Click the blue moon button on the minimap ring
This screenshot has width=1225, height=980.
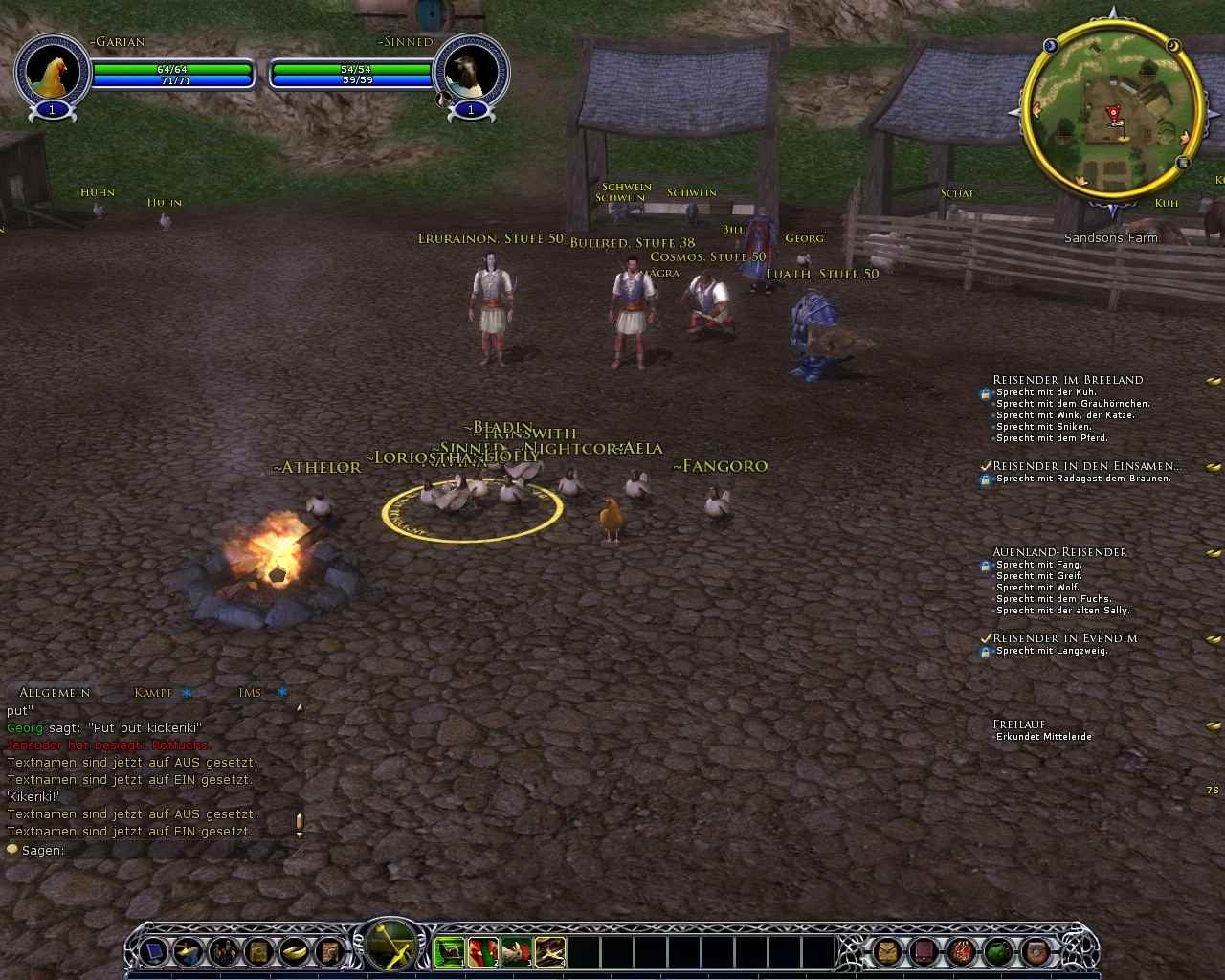(1050, 45)
